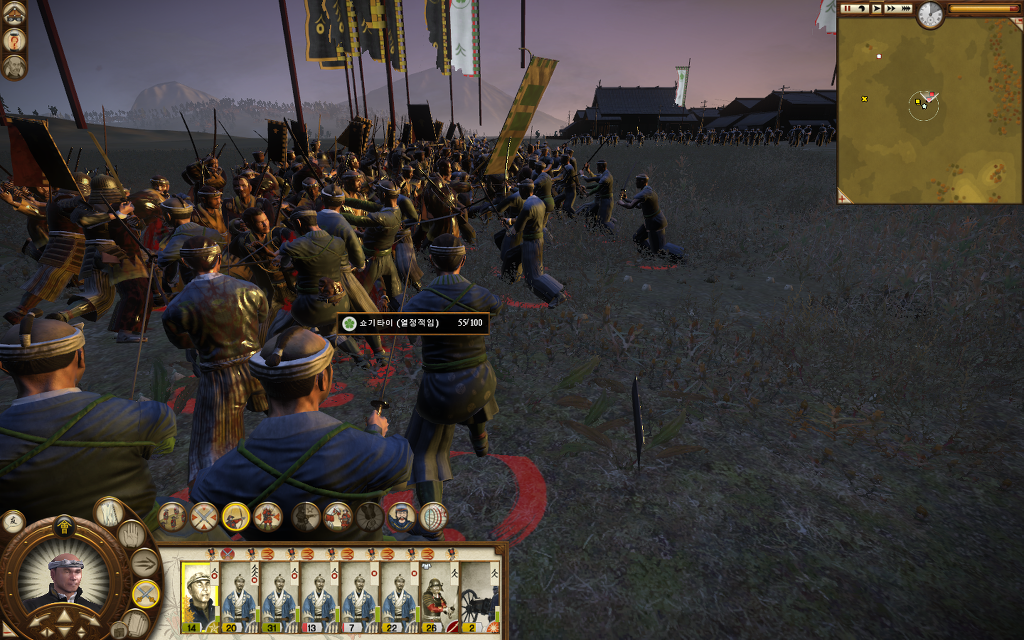Screen dimensions: 1024x640
Task: Activate the kneeling archer fire ability
Action: [236, 517]
